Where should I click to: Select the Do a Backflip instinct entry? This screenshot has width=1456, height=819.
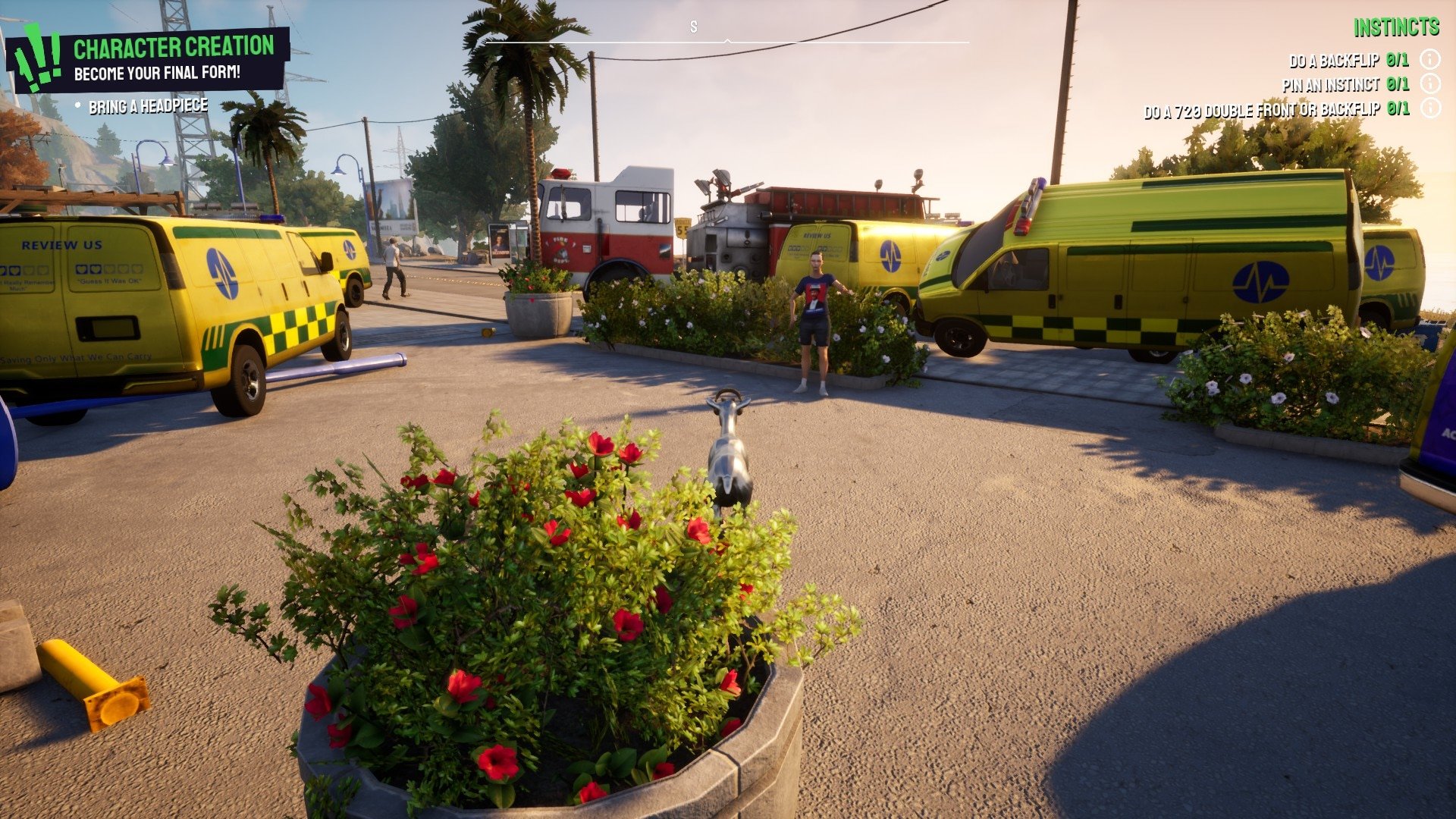pyautogui.click(x=1348, y=61)
